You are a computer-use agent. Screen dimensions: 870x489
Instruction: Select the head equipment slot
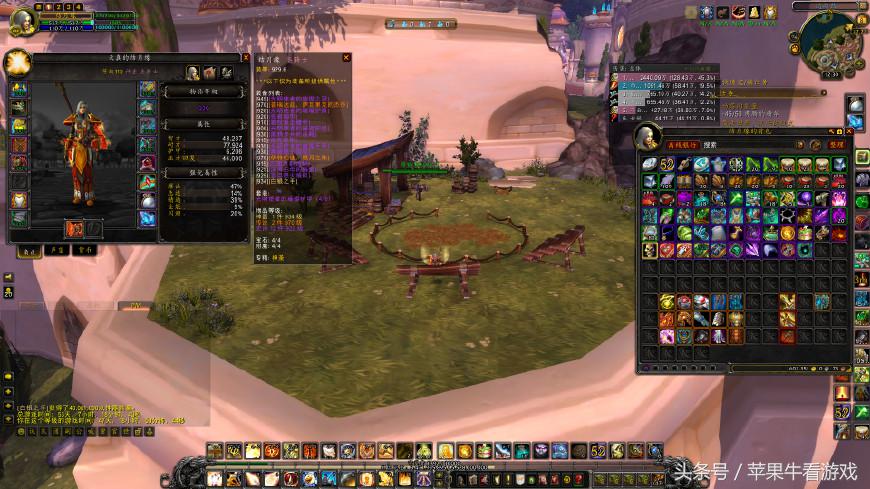click(x=19, y=89)
